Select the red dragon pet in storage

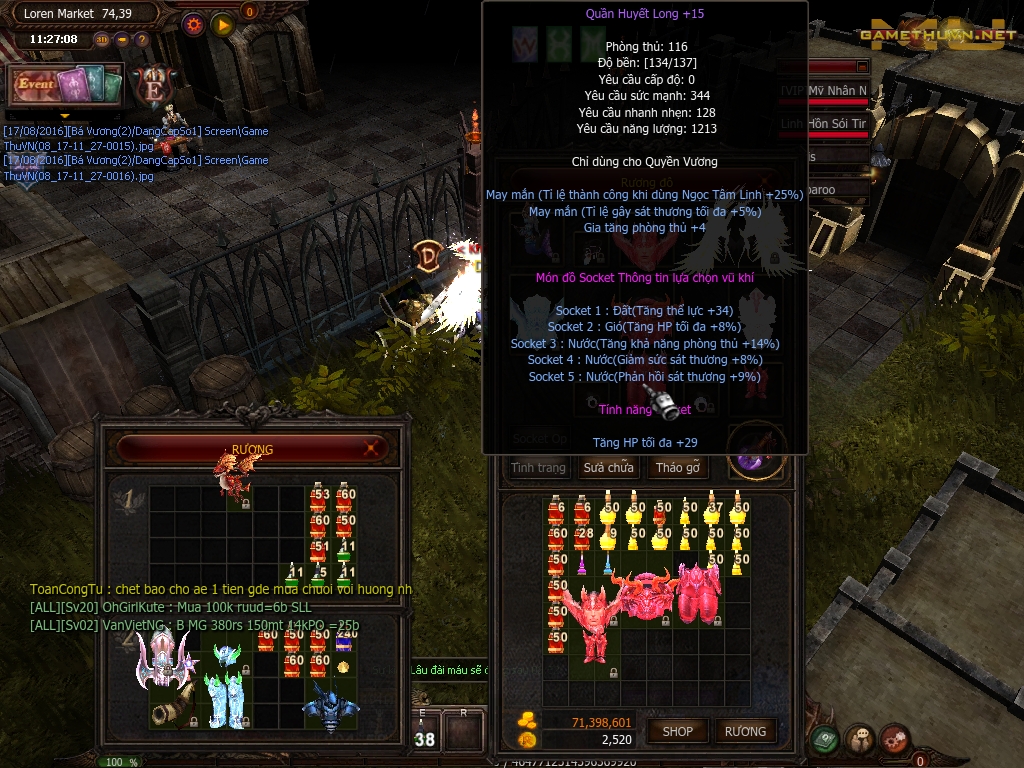232,474
